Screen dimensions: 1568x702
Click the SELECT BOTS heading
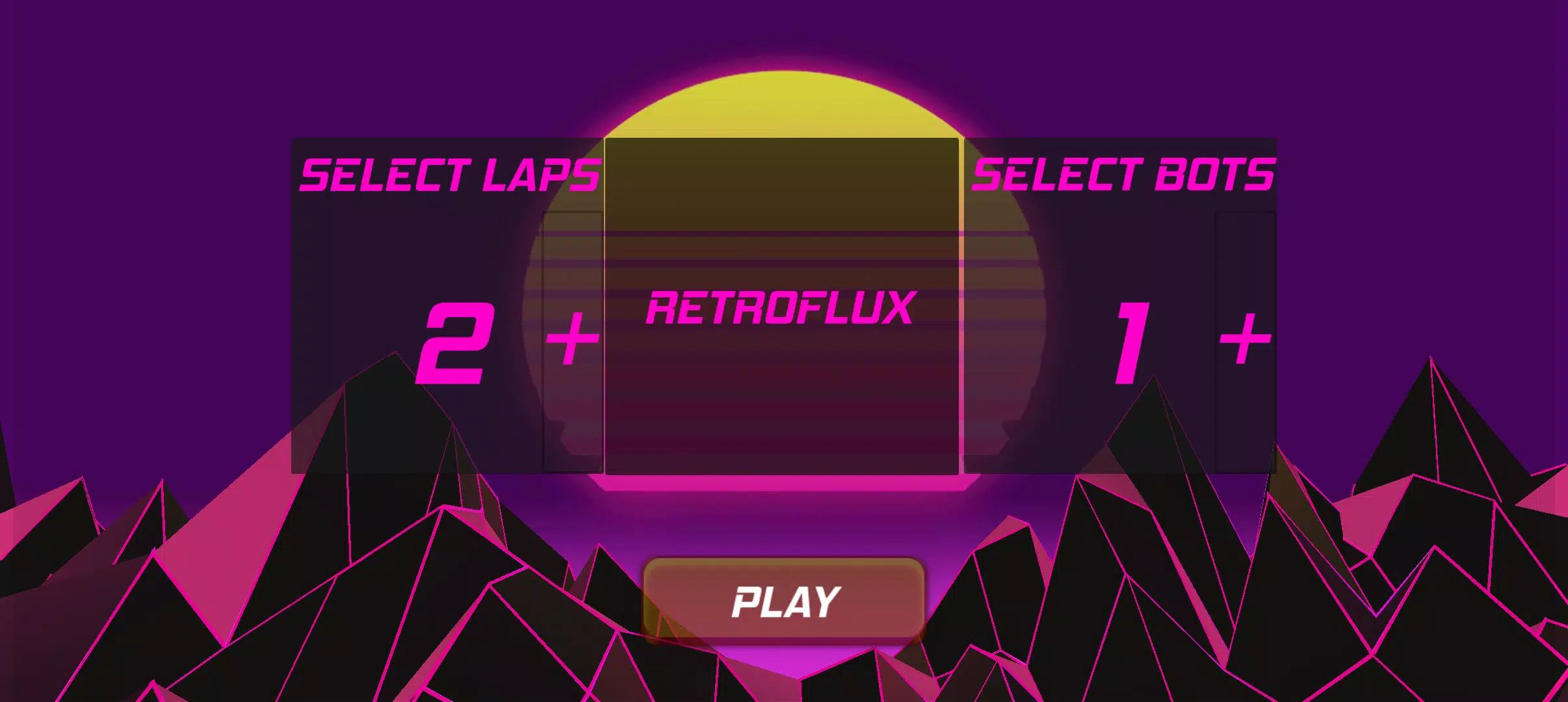pos(1125,172)
